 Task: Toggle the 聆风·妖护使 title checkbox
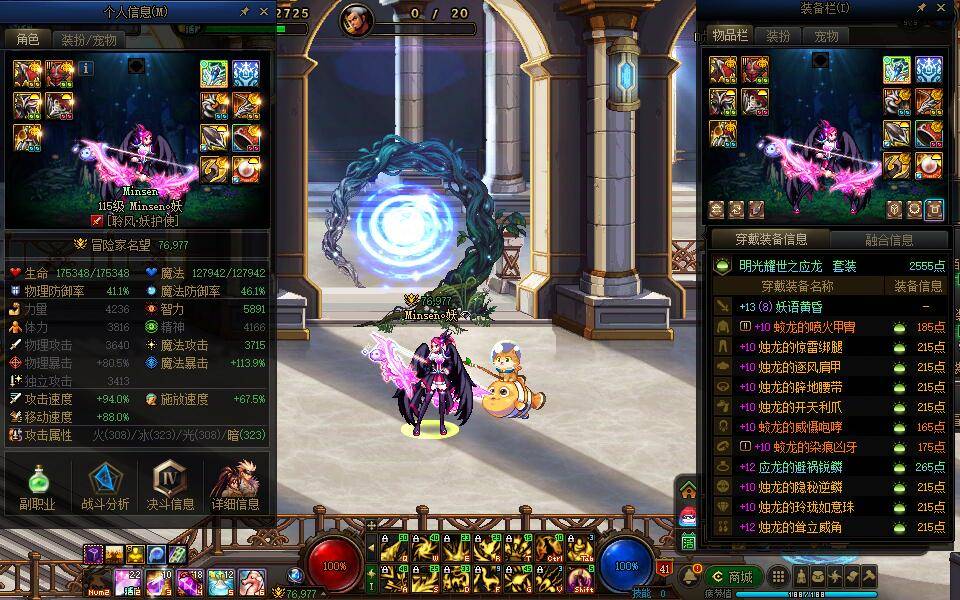pyautogui.click(x=97, y=220)
